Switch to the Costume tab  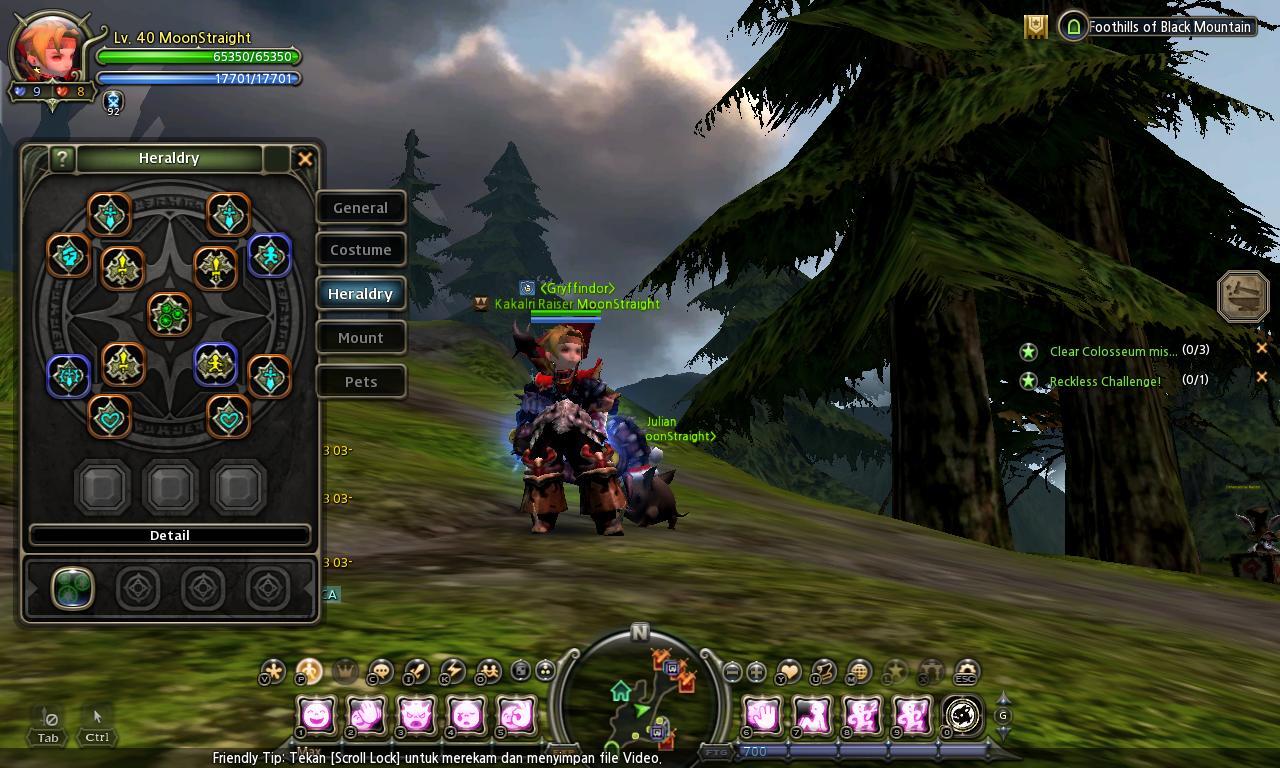pos(360,250)
